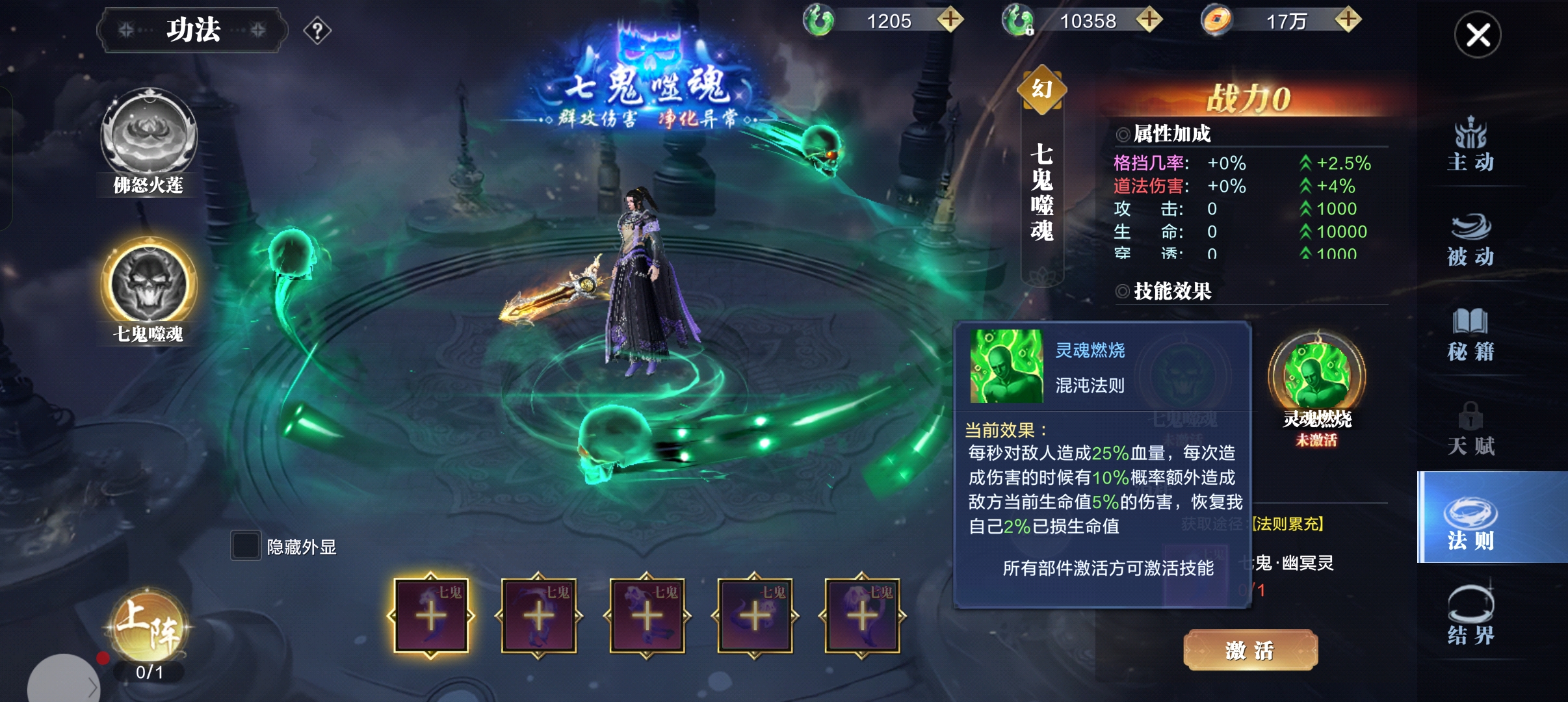Image resolution: width=1568 pixels, height=702 pixels.
Task: Add more of the 1205 jade currency
Action: coord(950,20)
